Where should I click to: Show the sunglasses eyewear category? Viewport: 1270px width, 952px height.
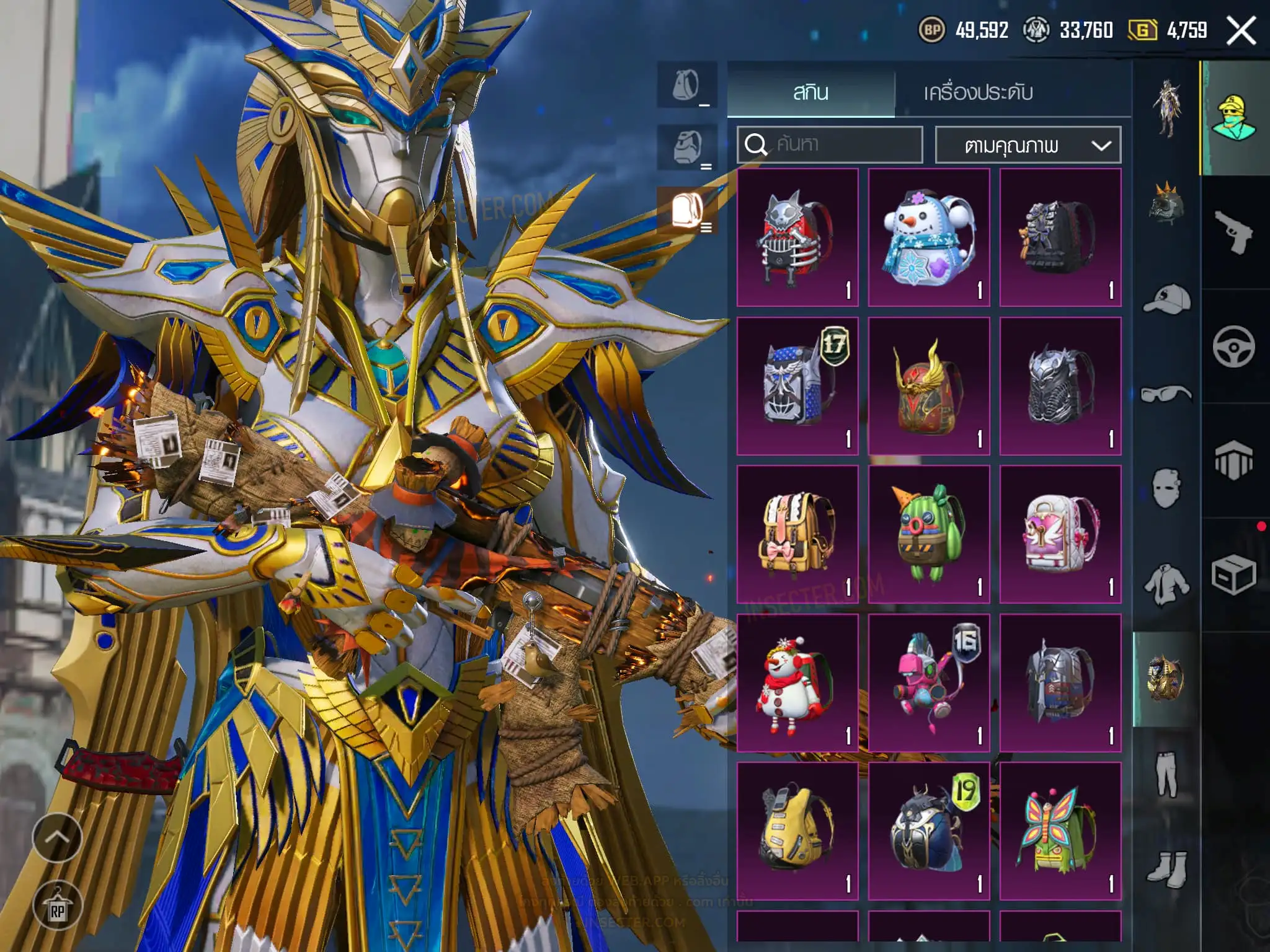1166,394
